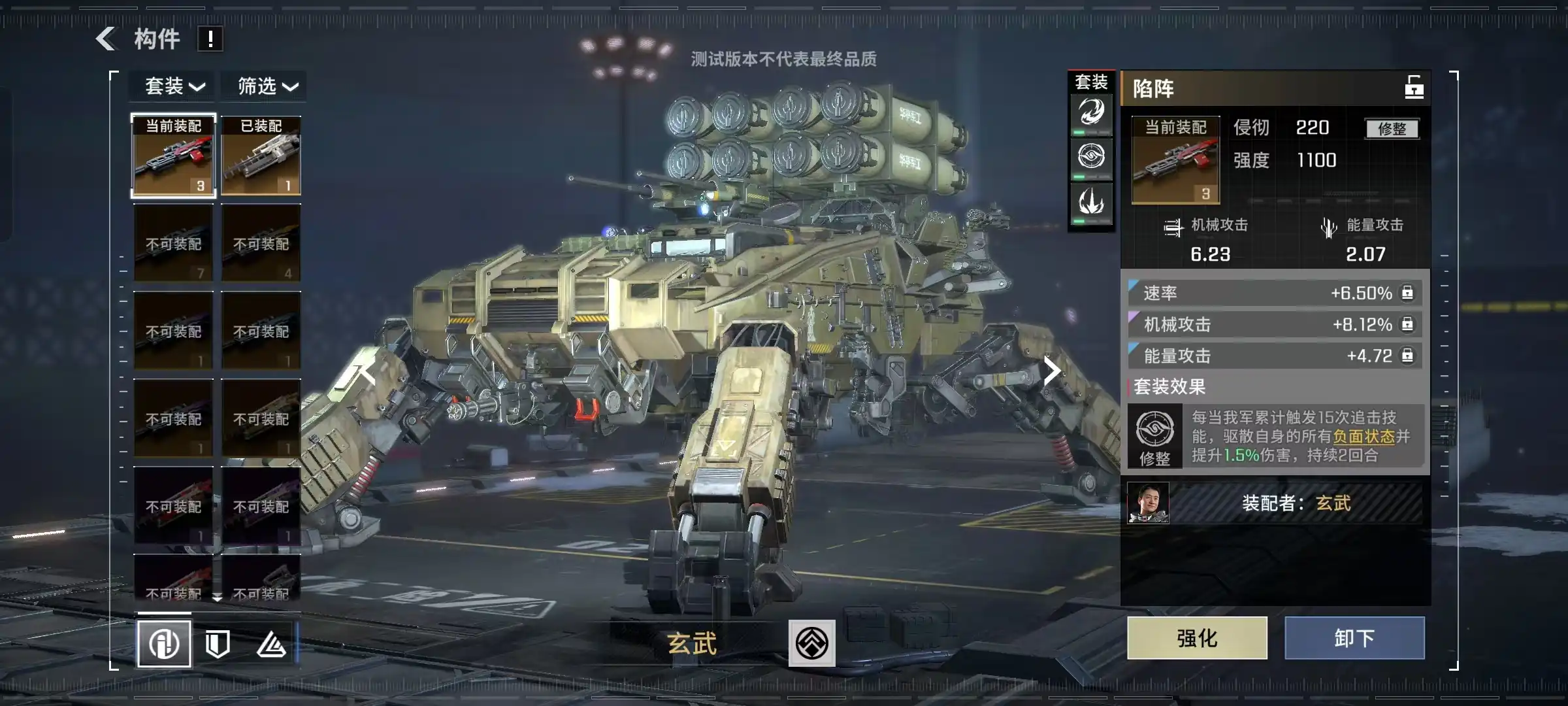The width and height of the screenshot is (1568, 706).
Task: Select the 当前装配 red weapon slot
Action: coord(173,156)
